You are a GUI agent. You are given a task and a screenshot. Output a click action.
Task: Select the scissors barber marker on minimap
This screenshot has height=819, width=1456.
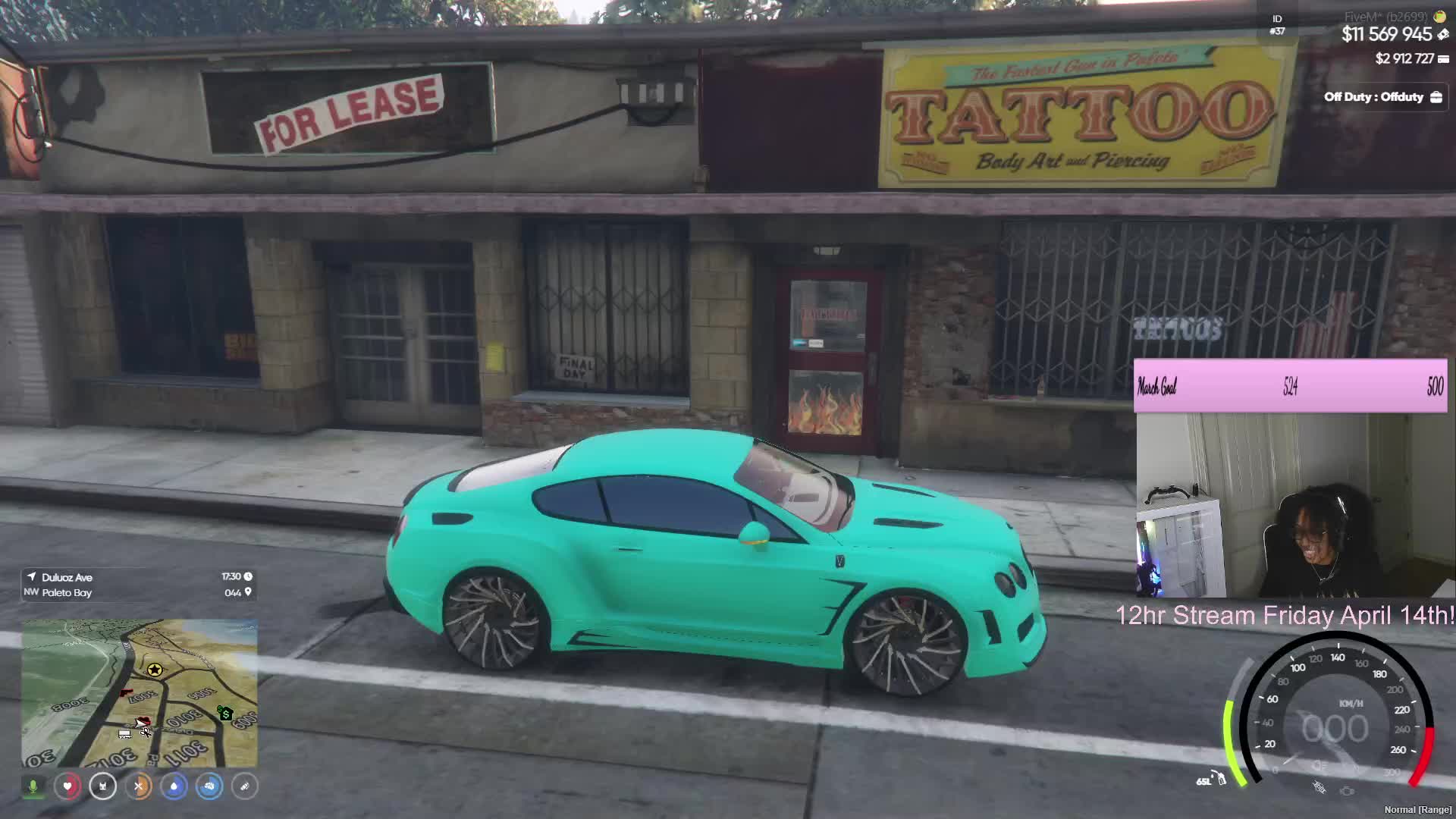tap(145, 731)
